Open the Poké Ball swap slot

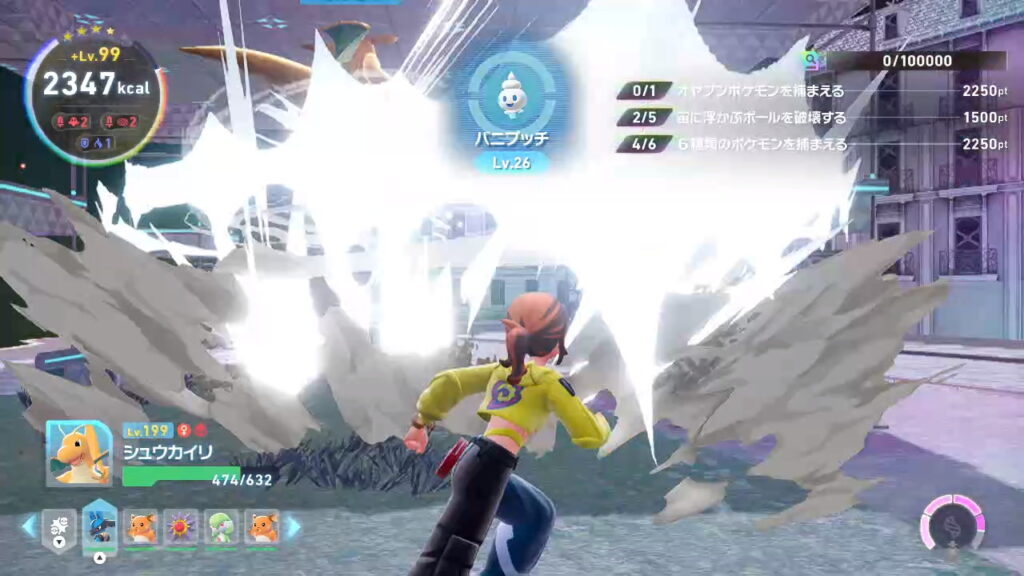point(58,526)
